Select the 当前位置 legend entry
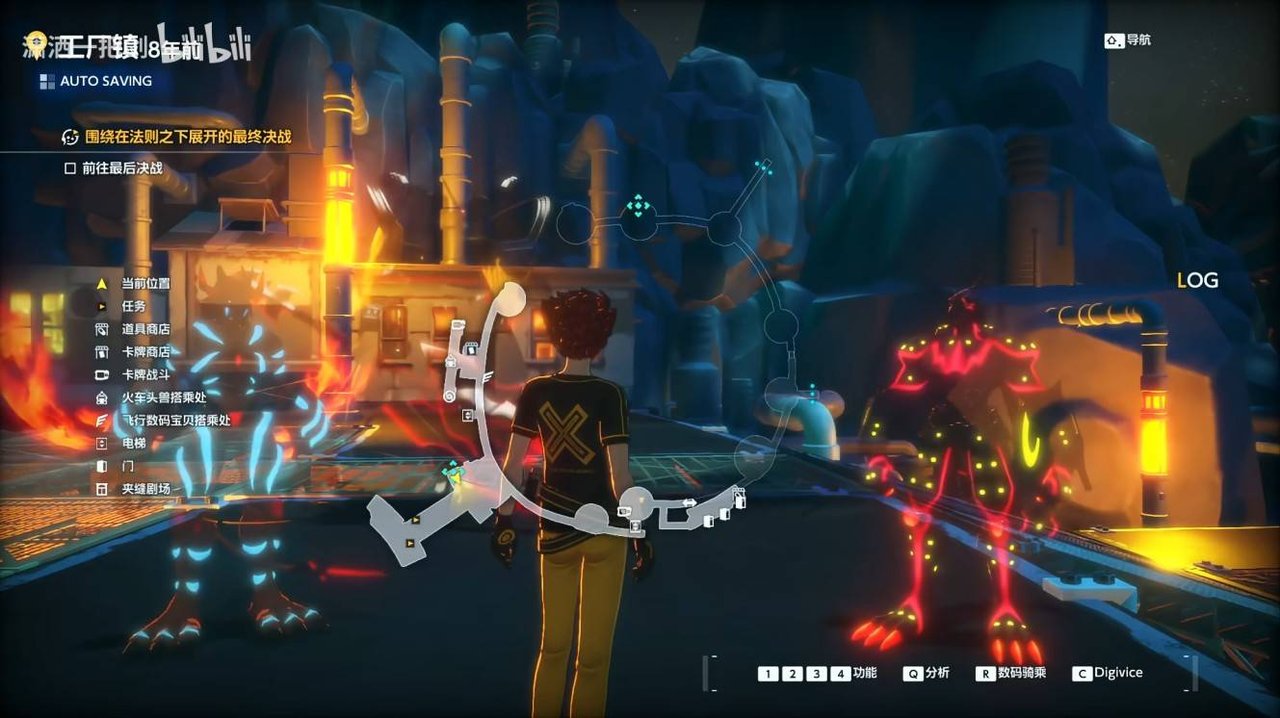This screenshot has height=718, width=1280. point(145,284)
